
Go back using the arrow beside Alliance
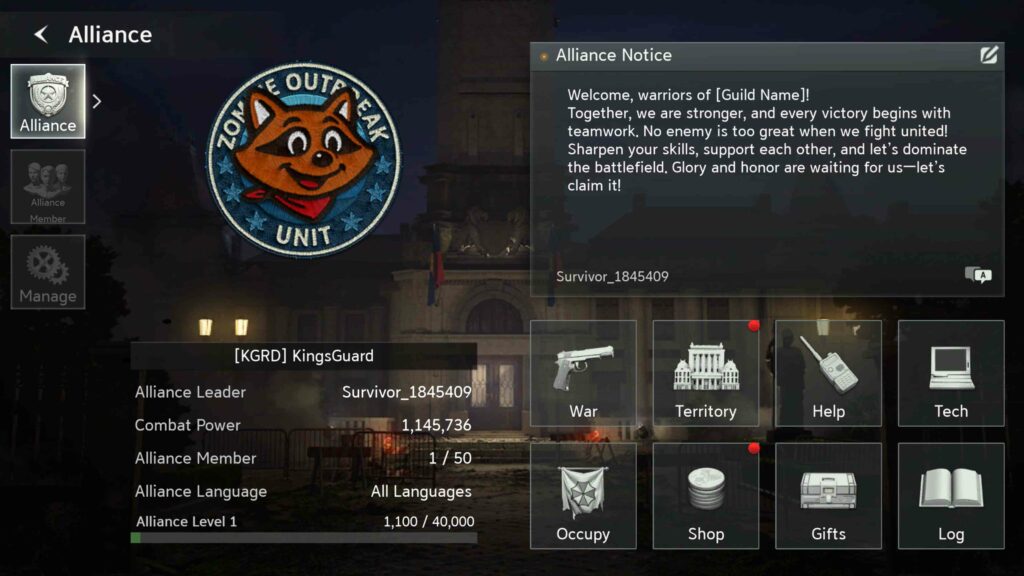[x=41, y=35]
